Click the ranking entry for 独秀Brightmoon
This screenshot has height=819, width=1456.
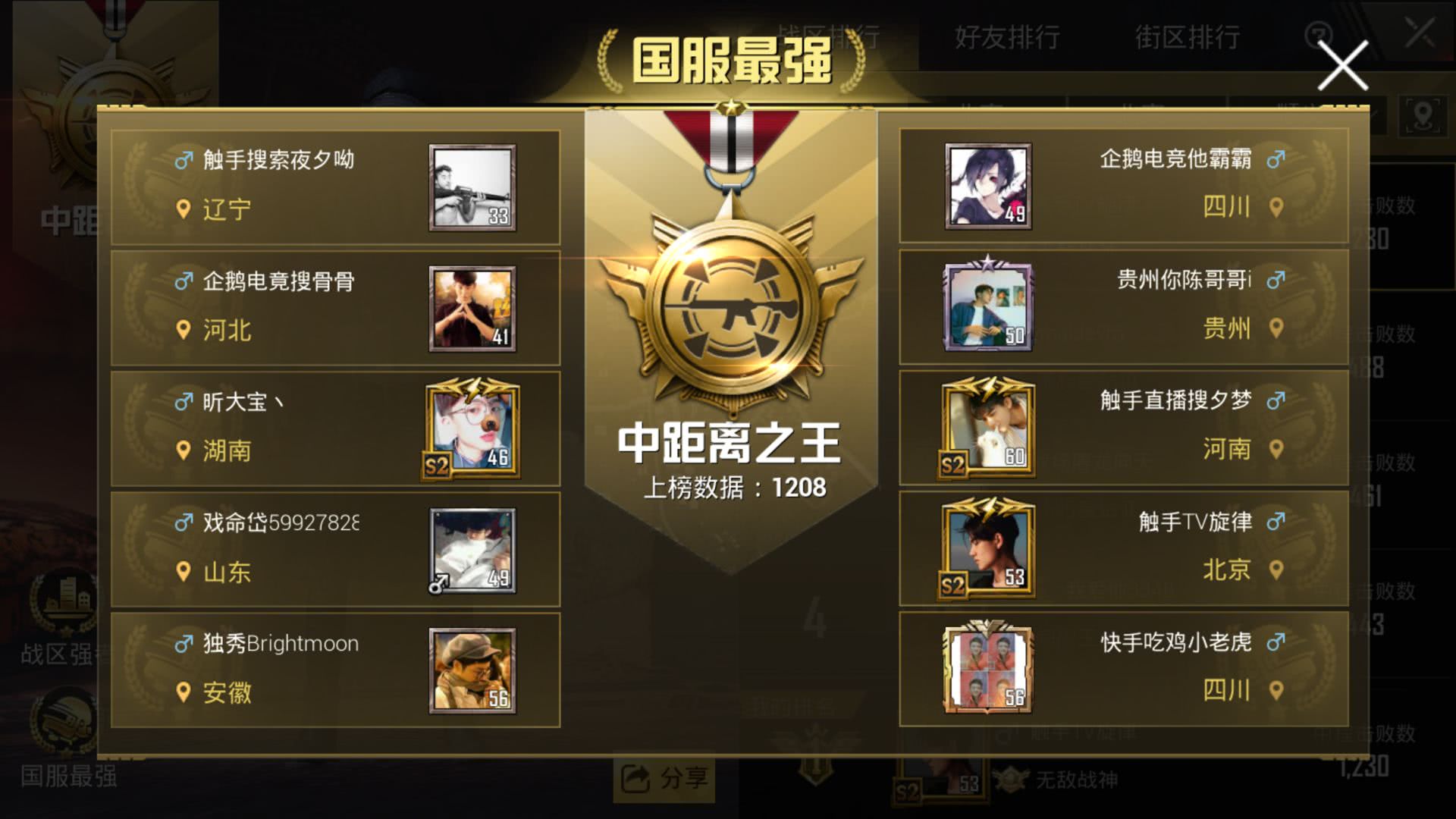tap(334, 669)
